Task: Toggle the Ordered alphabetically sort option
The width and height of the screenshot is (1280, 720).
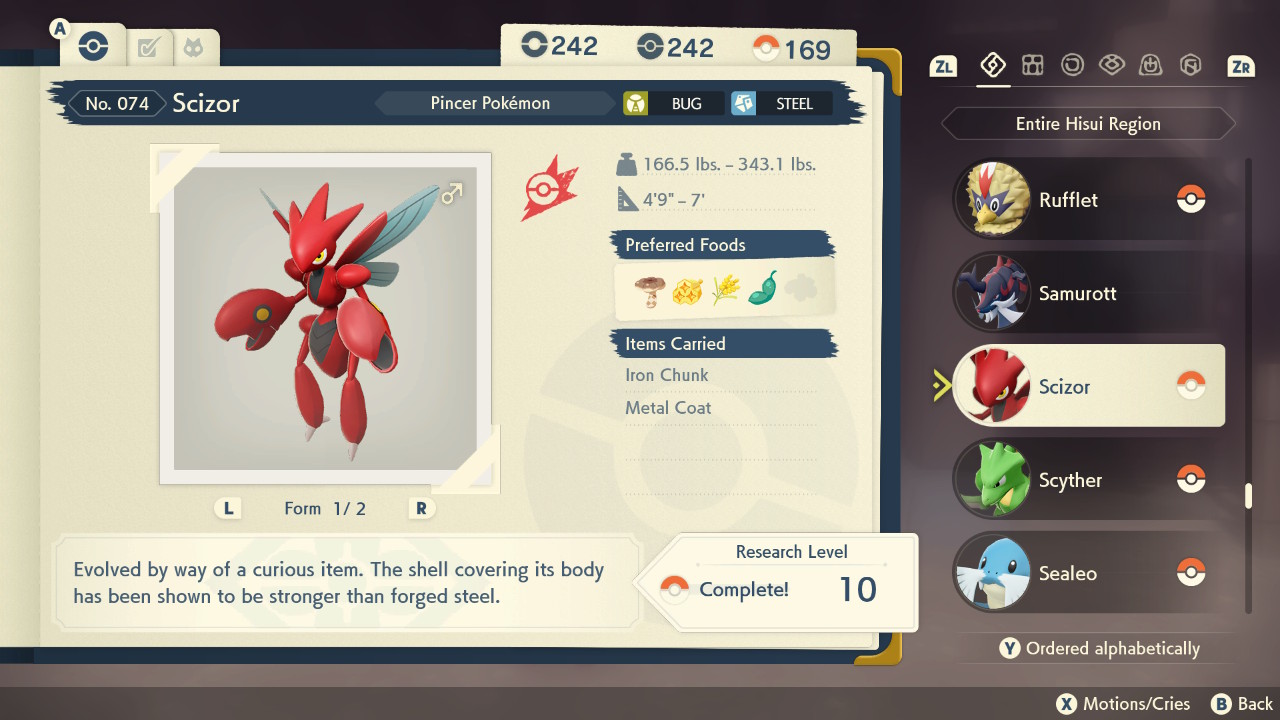Action: click(x=1100, y=648)
